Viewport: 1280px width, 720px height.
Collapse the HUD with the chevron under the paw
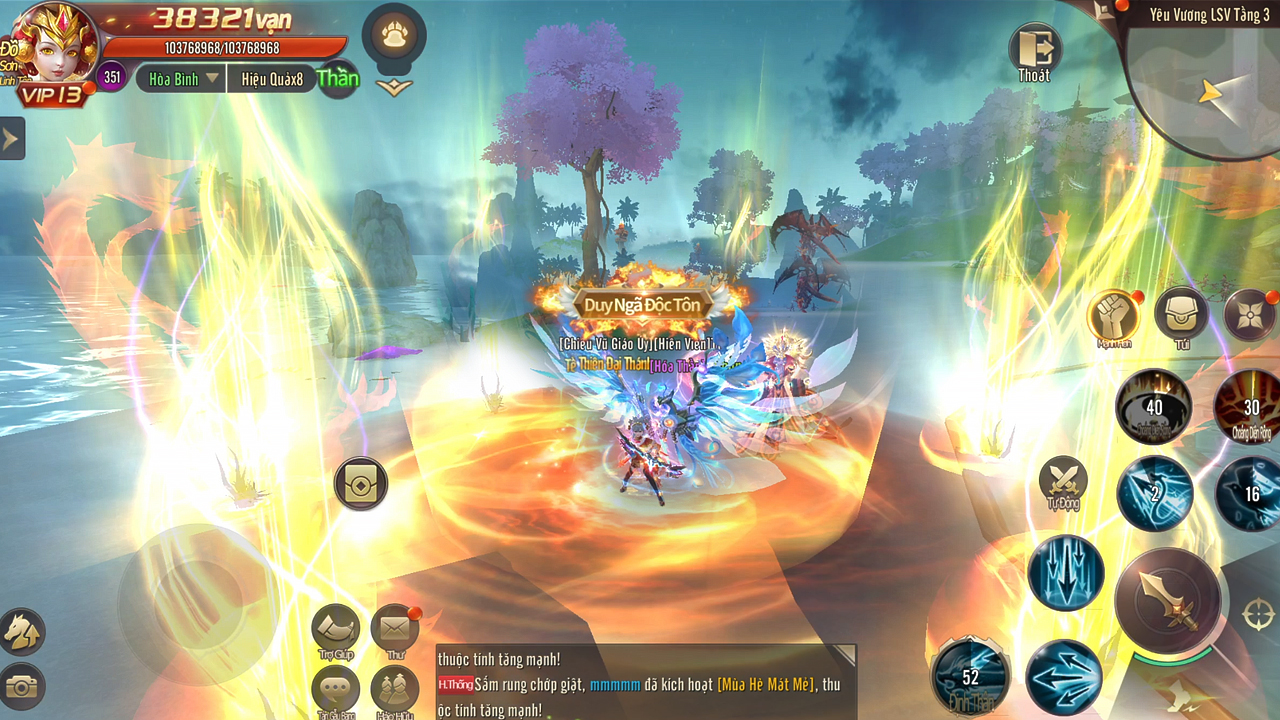coord(394,88)
